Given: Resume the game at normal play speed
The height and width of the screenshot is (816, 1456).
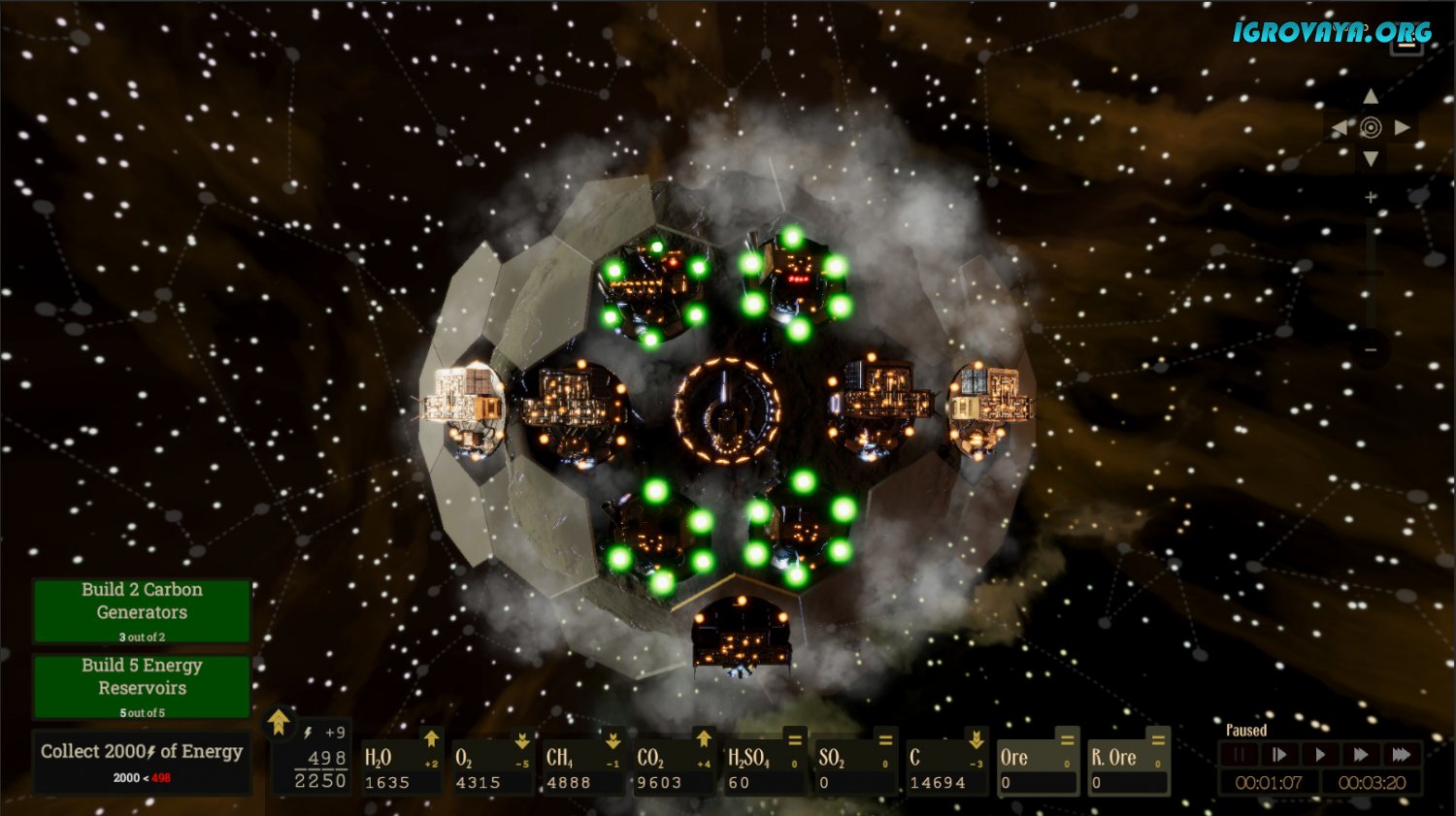Looking at the screenshot, I should tap(1320, 755).
